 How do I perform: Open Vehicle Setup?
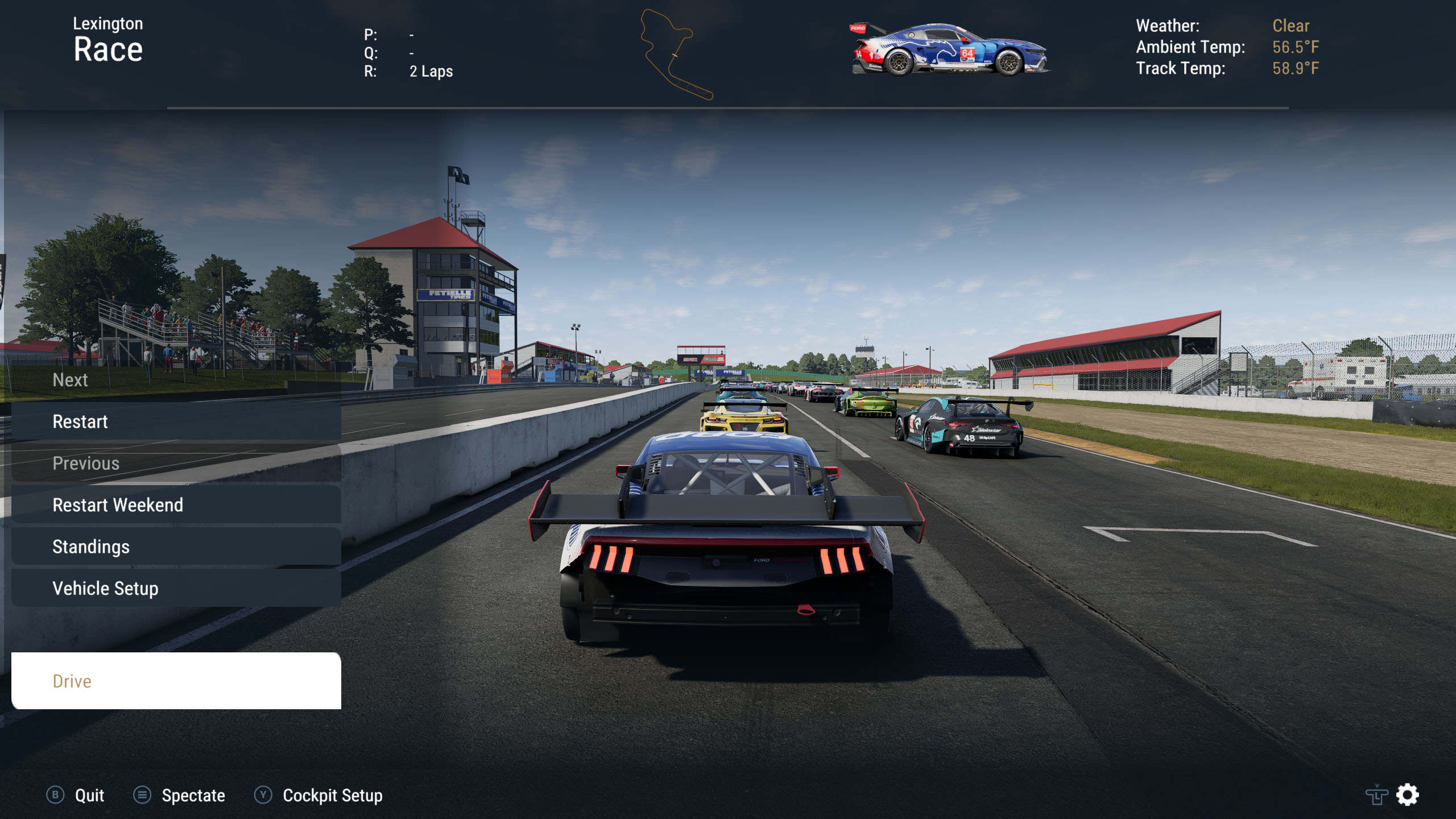click(176, 588)
